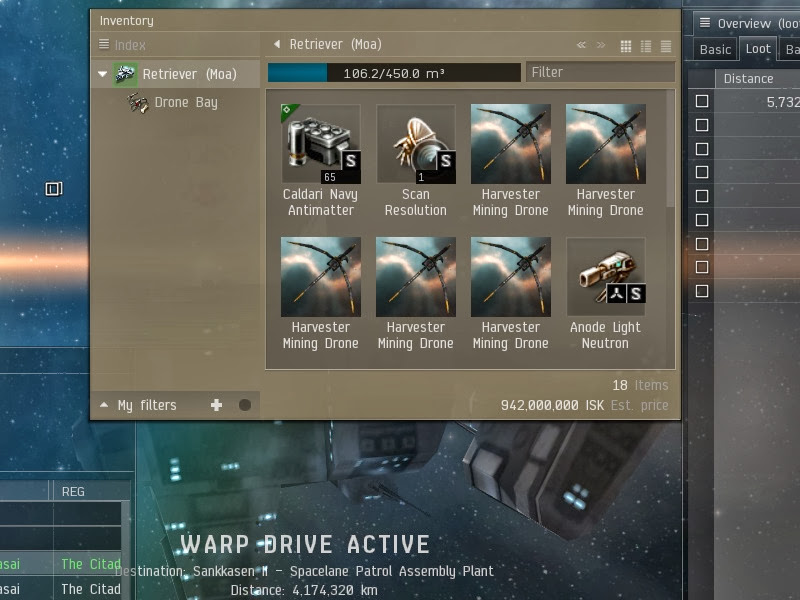Viewport: 800px width, 600px height.
Task: Select the Anode Light Neutron item
Action: [605, 277]
